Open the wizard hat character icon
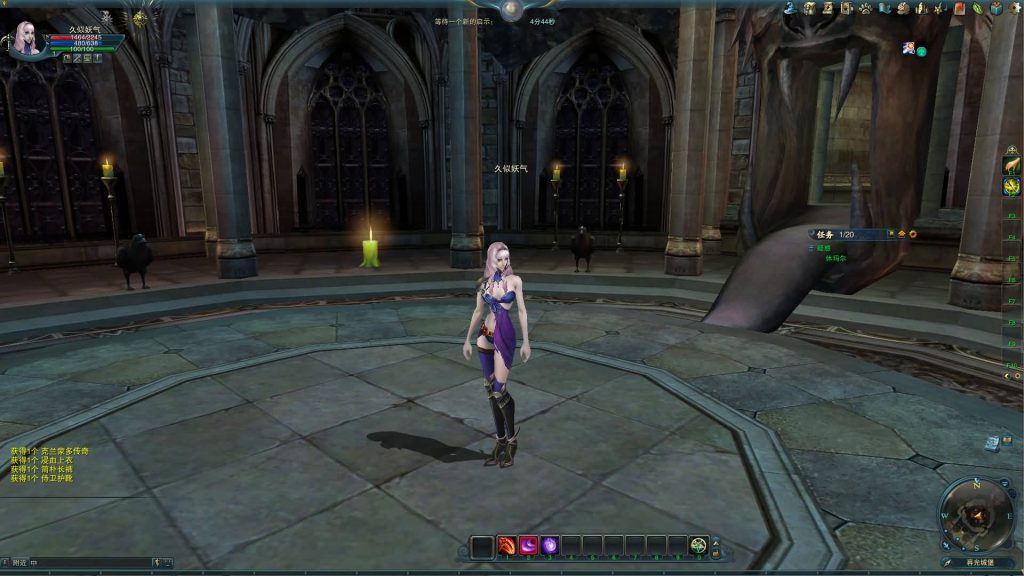 (x=790, y=8)
